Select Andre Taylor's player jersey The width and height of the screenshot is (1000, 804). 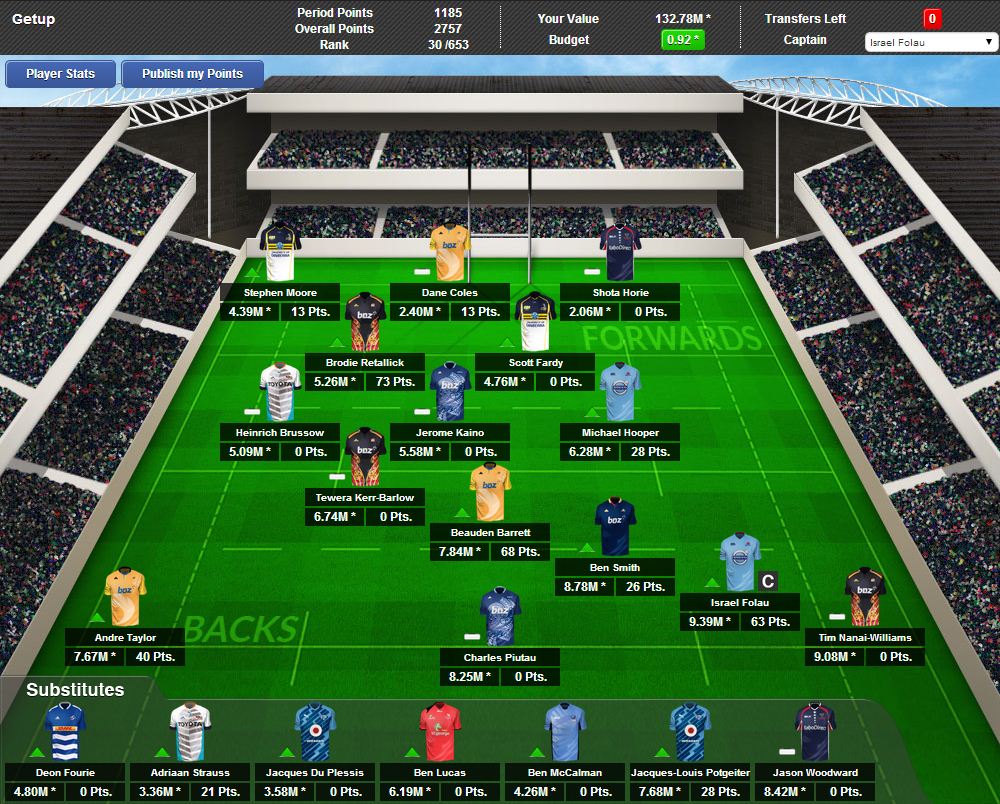coord(126,597)
